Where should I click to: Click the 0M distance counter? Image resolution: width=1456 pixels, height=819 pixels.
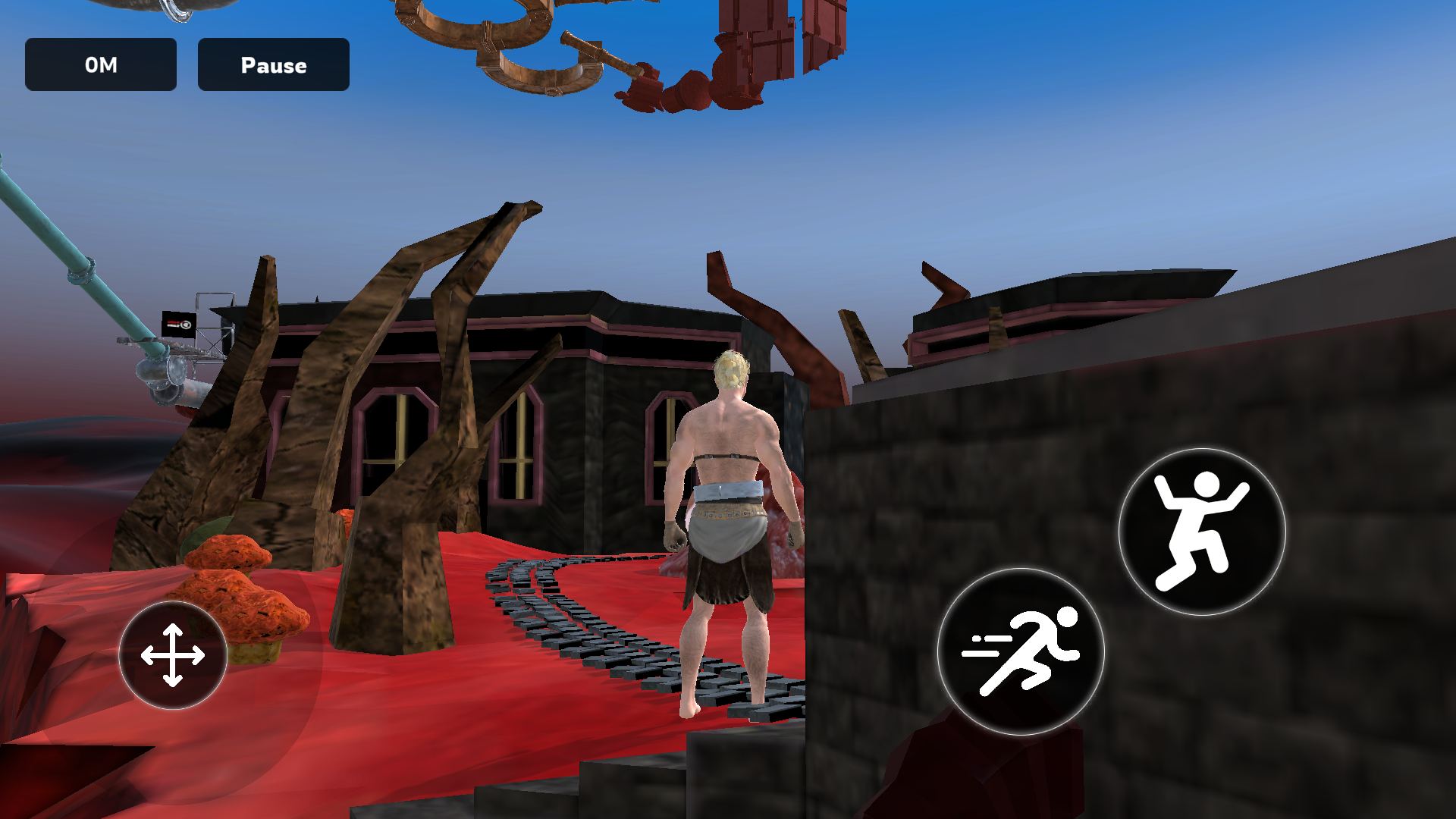101,65
